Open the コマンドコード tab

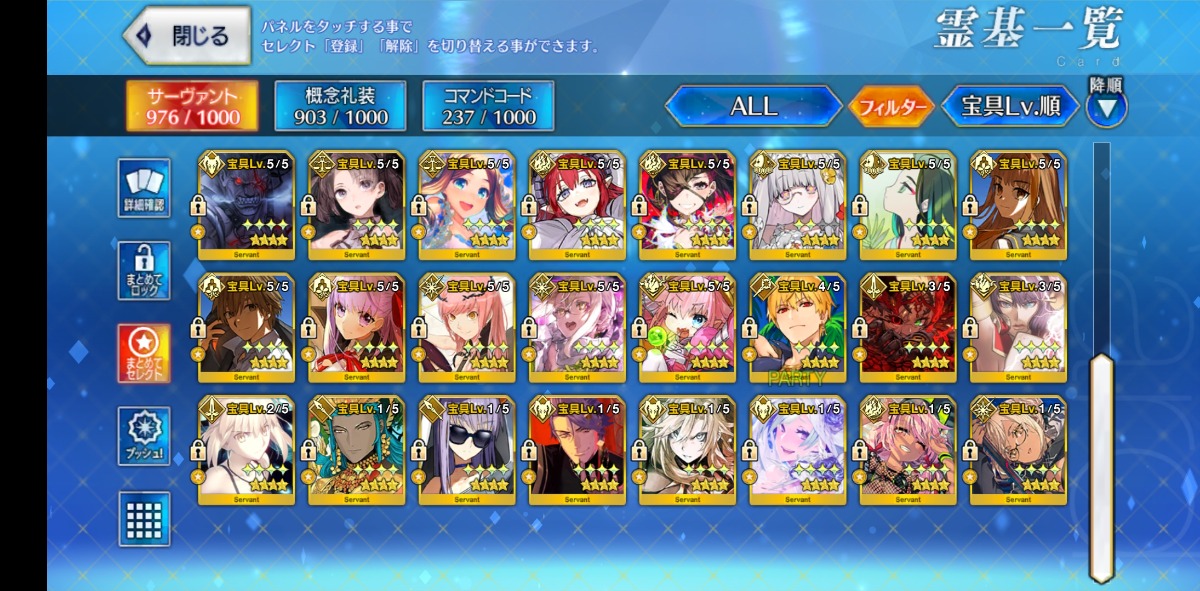point(487,106)
